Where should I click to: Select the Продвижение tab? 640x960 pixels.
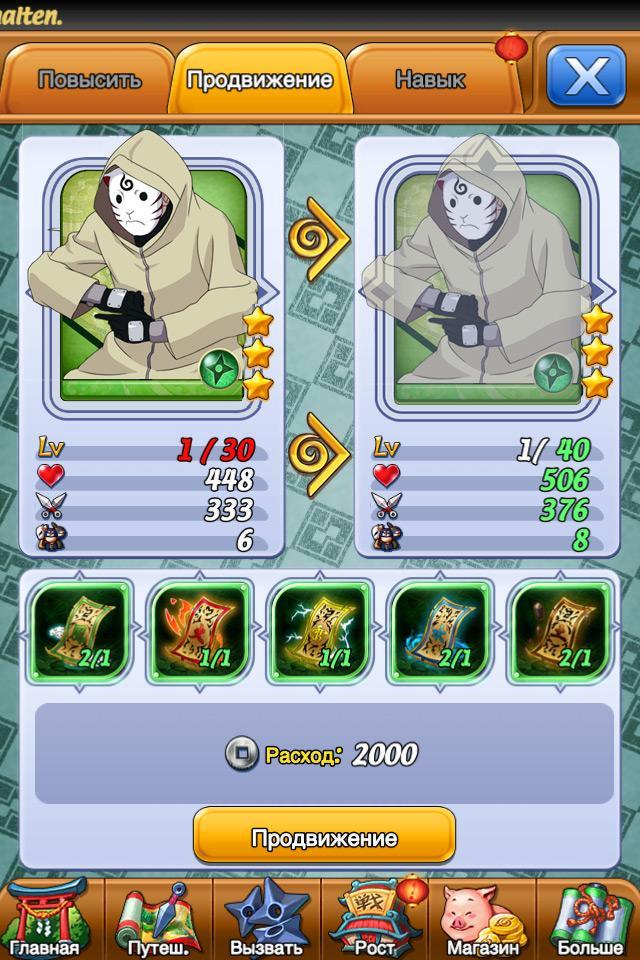260,81
